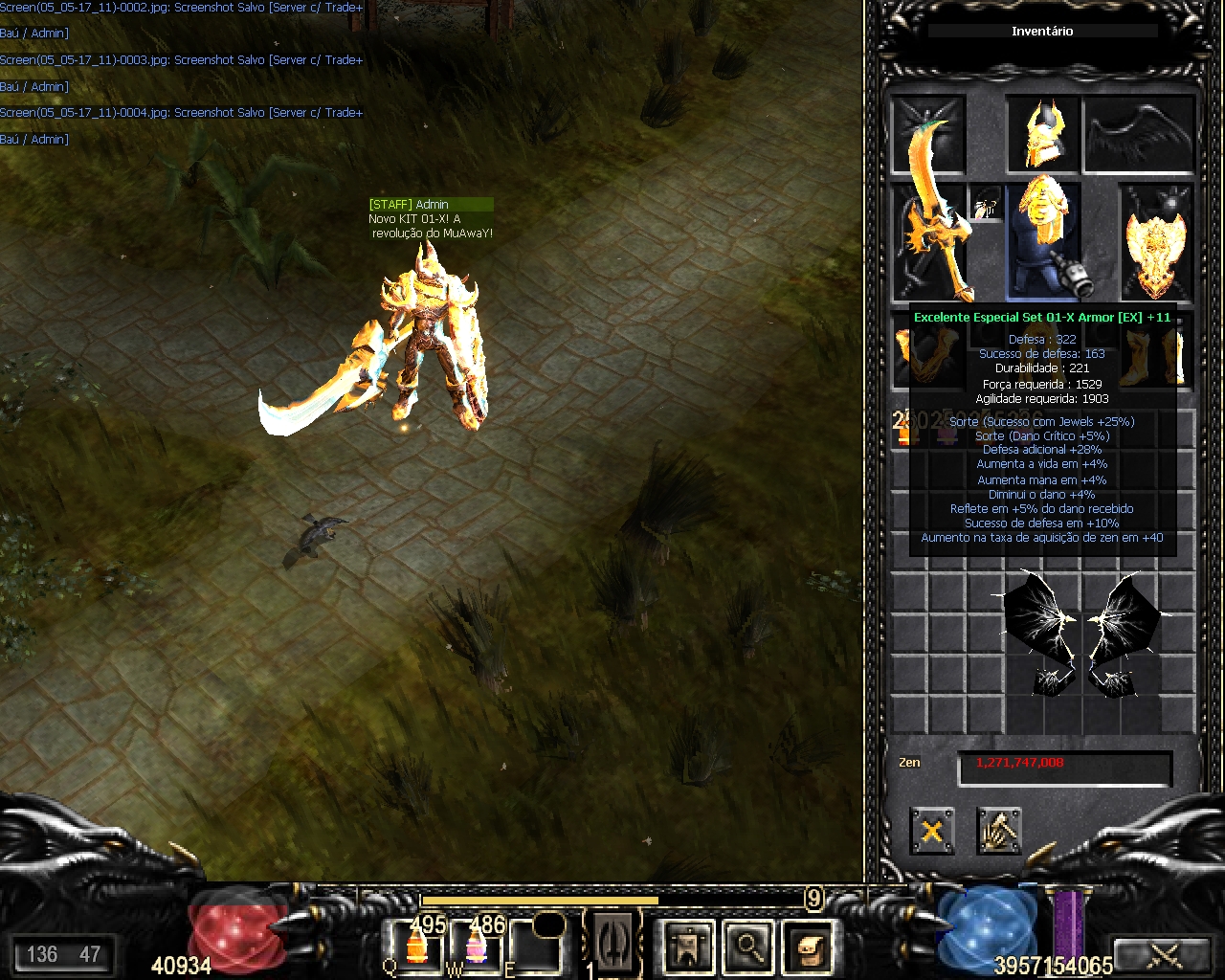
Task: Click the crossed swords button in the corner
Action: (1164, 954)
